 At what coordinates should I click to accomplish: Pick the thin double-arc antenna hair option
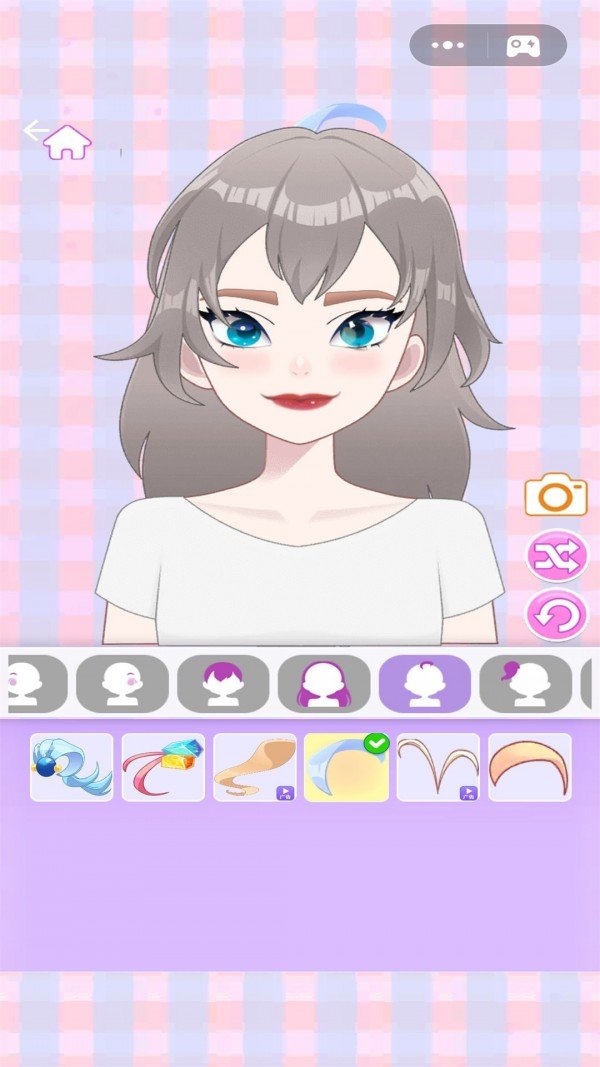tap(438, 768)
